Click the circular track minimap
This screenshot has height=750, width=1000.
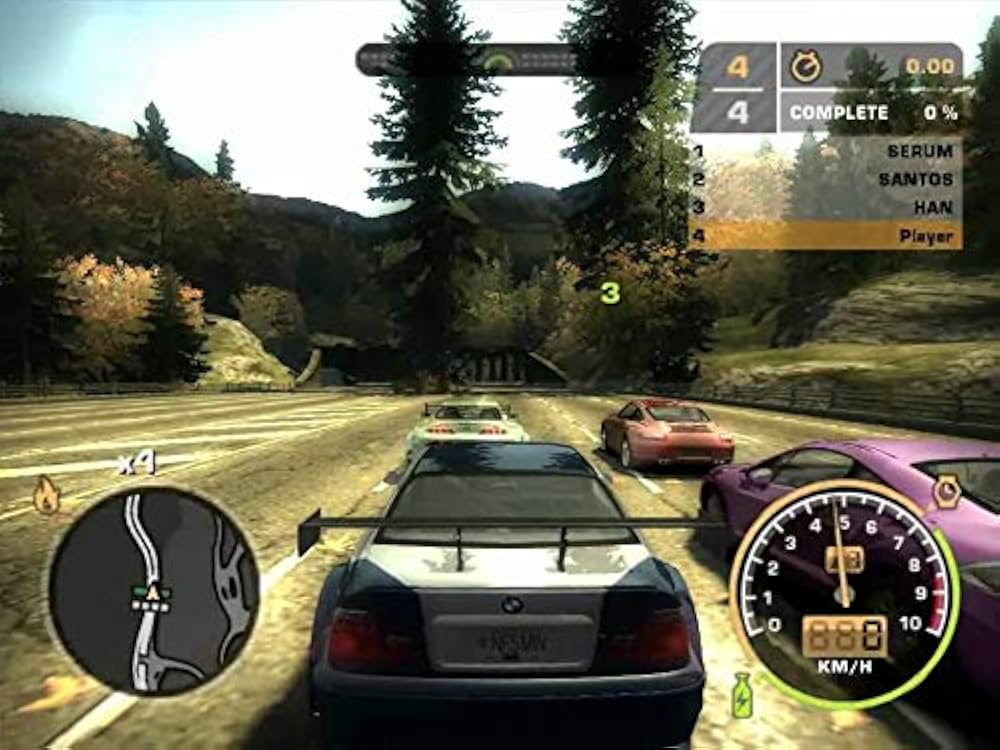coord(153,590)
